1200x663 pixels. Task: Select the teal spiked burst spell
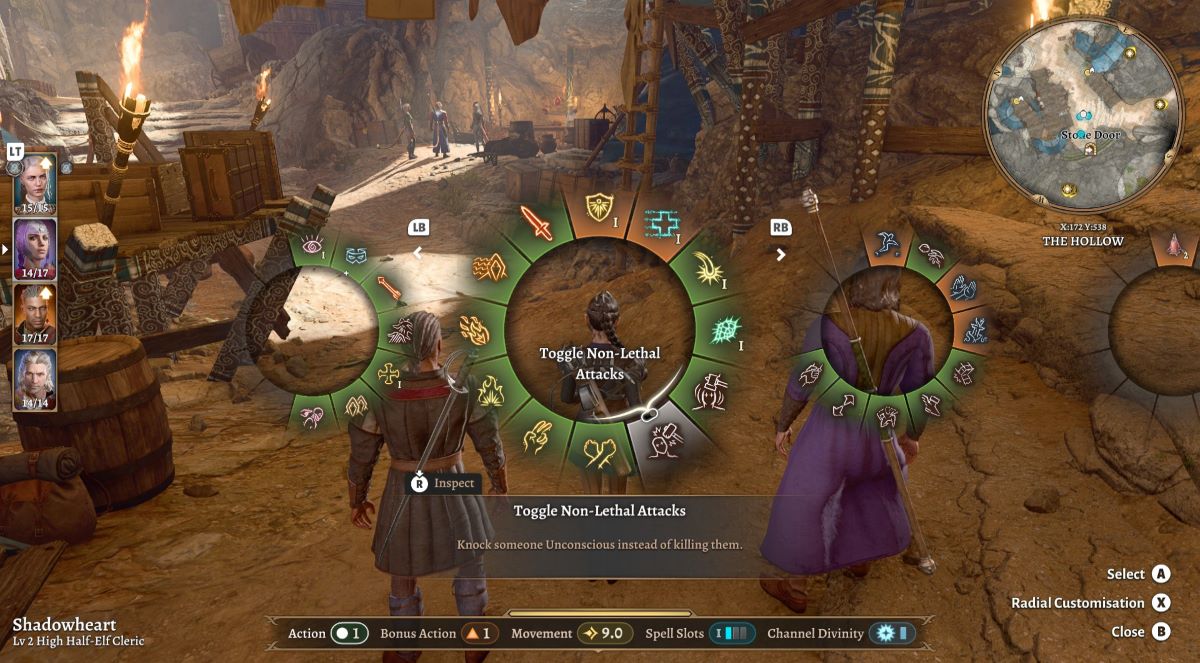click(723, 330)
